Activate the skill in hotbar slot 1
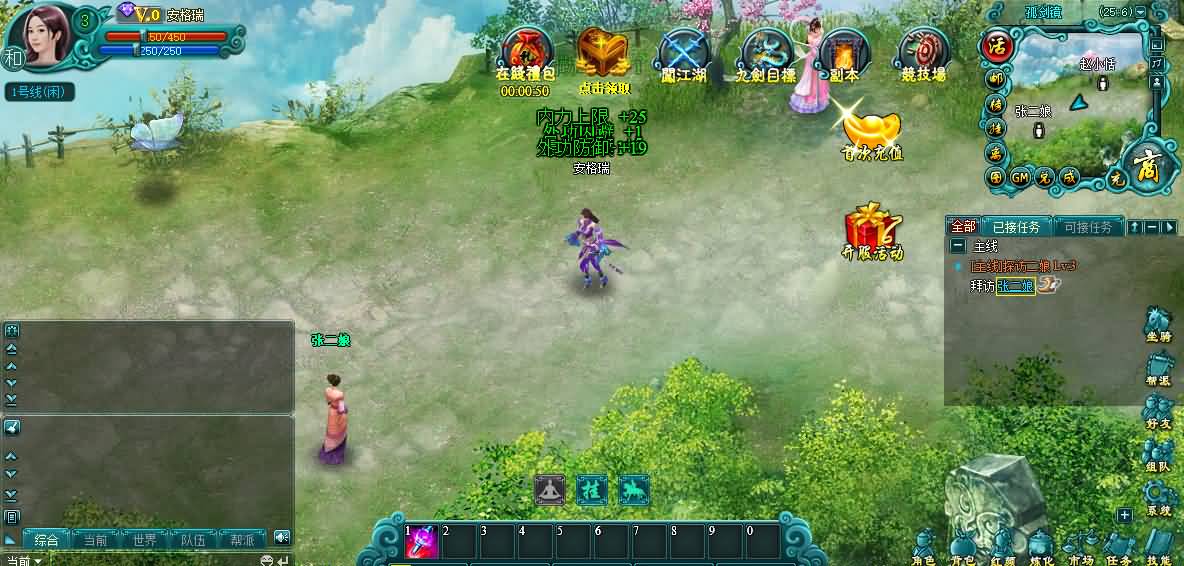1184x566 pixels. (x=420, y=541)
